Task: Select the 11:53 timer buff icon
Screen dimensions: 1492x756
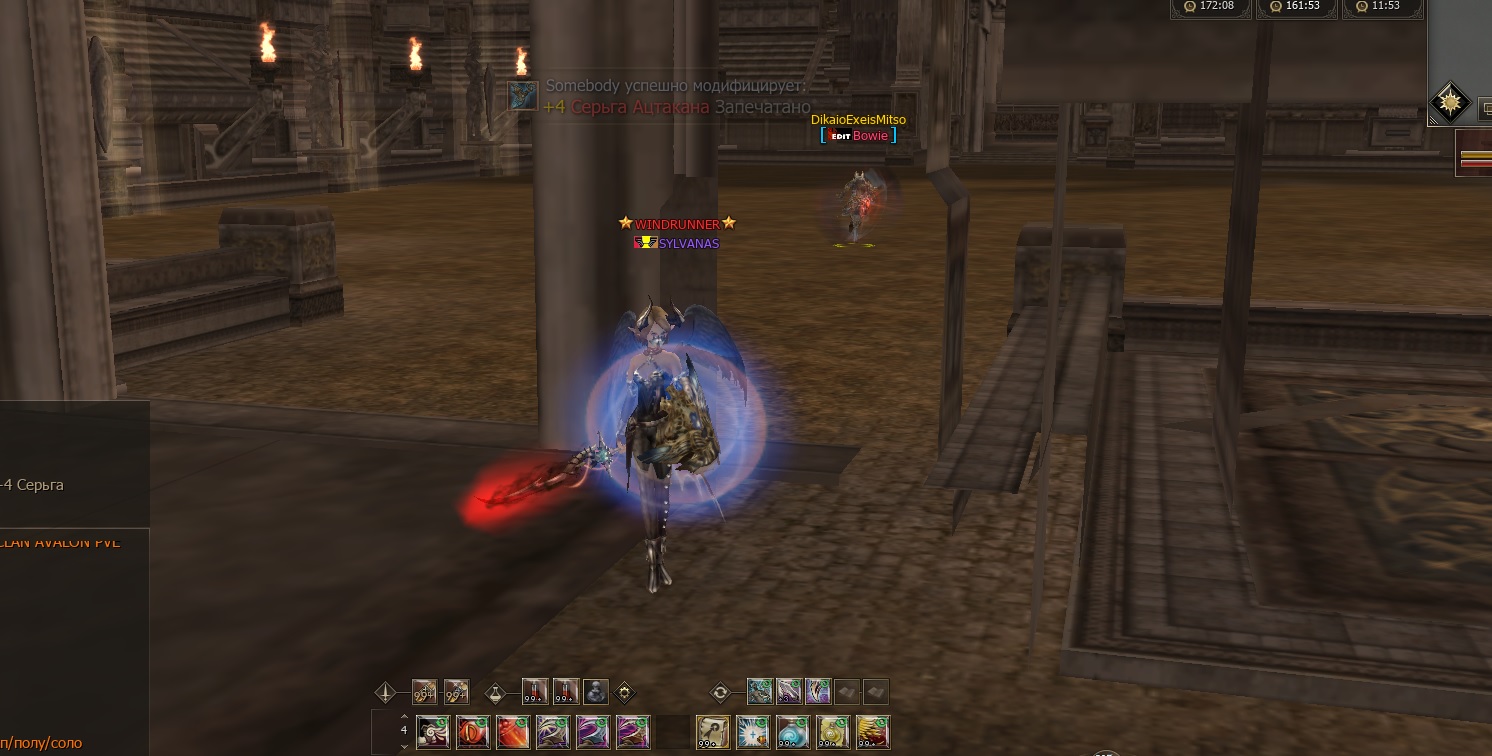Action: coord(1358,6)
